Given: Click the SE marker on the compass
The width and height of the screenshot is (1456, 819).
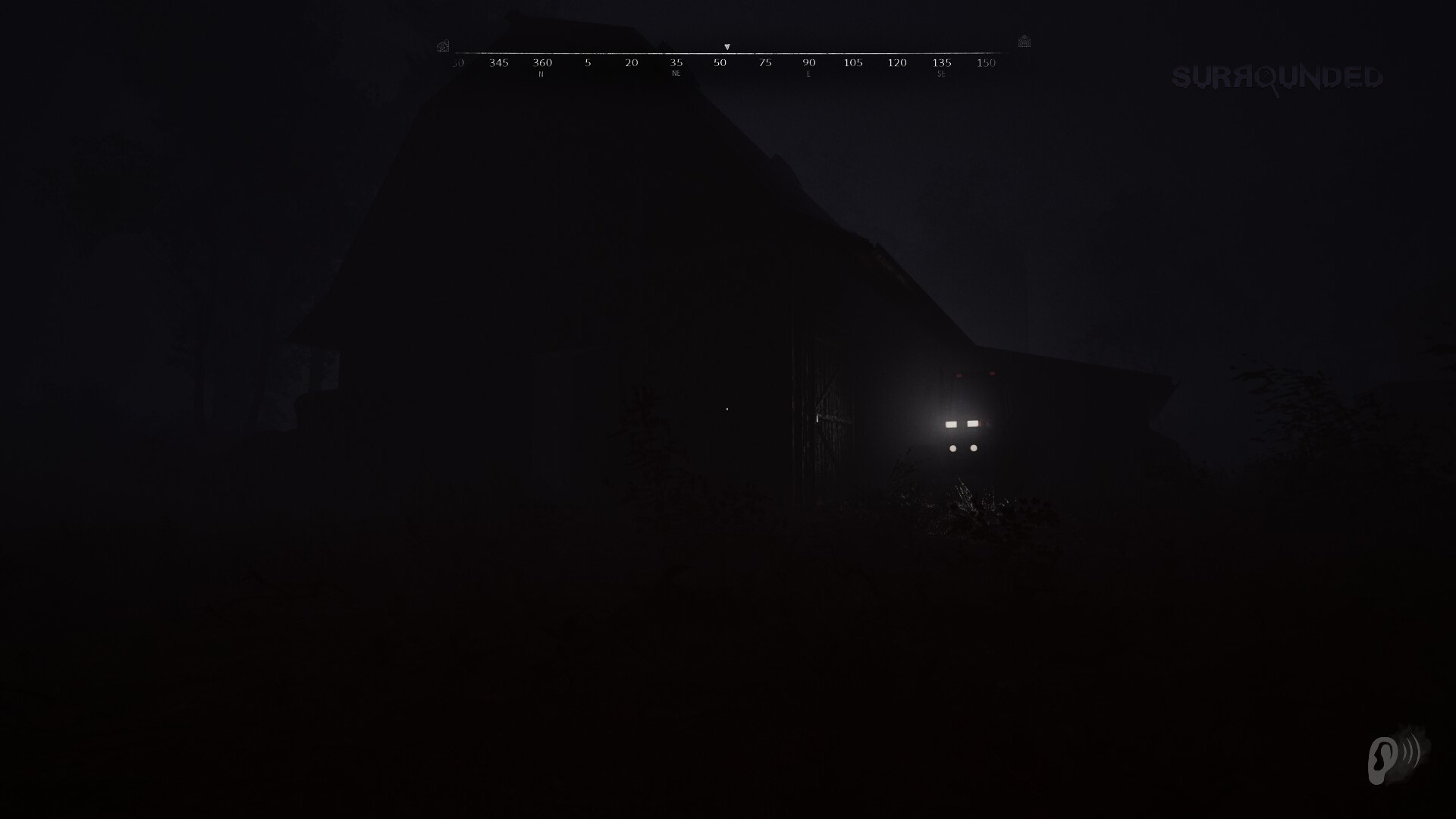Looking at the screenshot, I should click(941, 74).
